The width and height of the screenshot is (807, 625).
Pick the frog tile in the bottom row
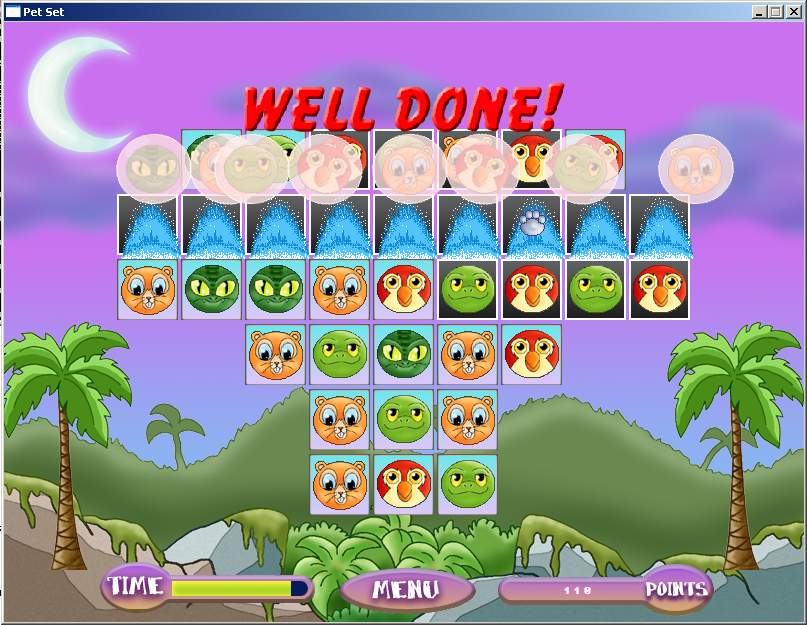point(467,484)
